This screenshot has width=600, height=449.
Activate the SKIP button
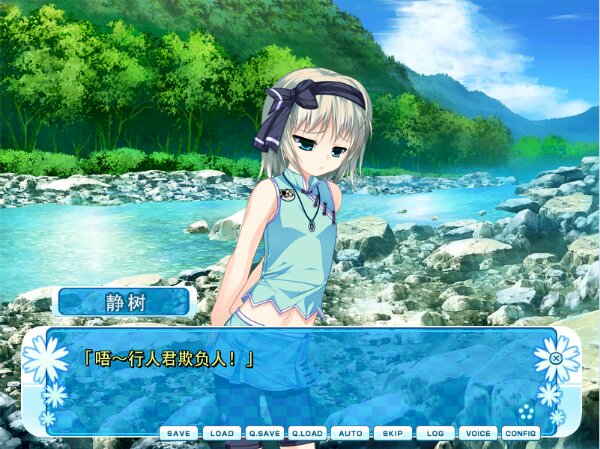coord(392,433)
